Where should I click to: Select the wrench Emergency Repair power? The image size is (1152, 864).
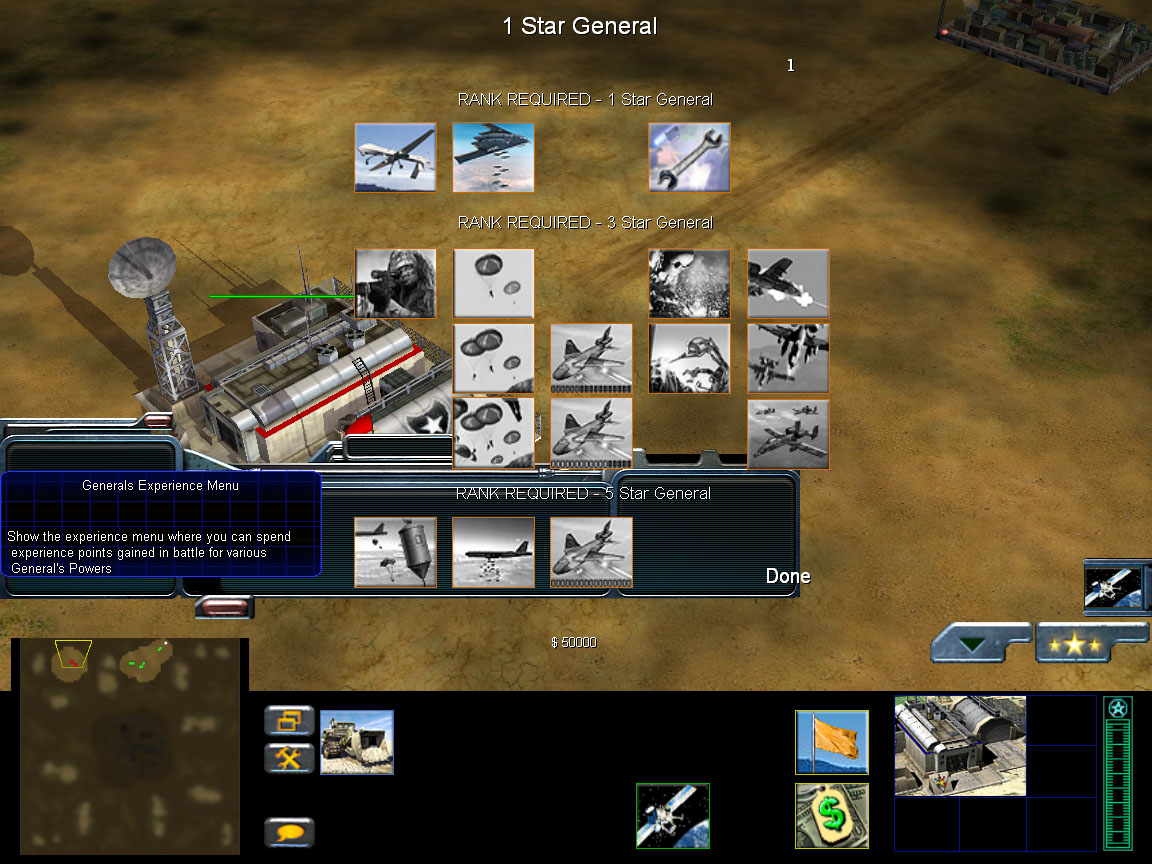coord(689,157)
